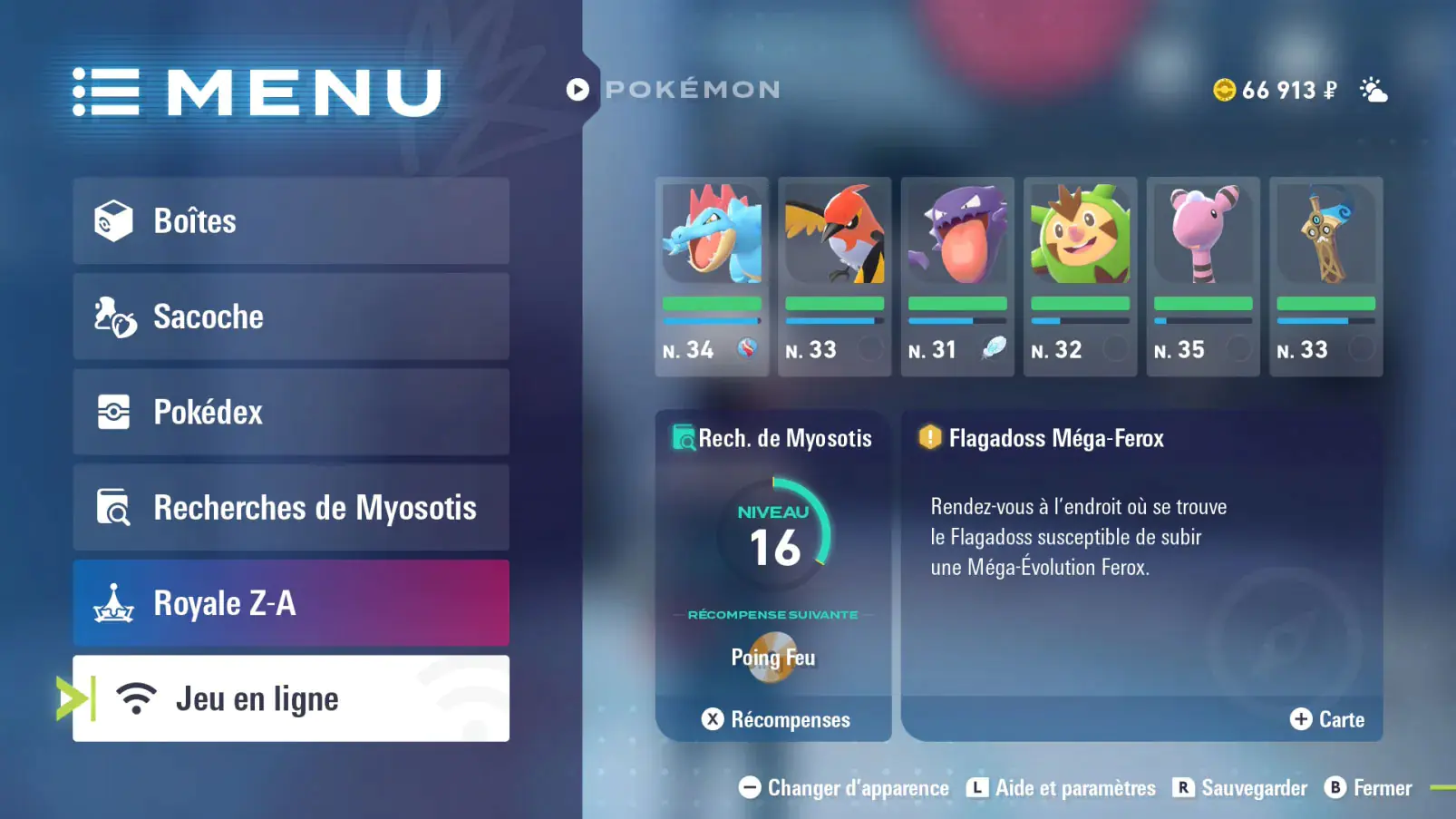1456x819 pixels.
Task: Open Aide et paramètres
Action: coord(1062,788)
